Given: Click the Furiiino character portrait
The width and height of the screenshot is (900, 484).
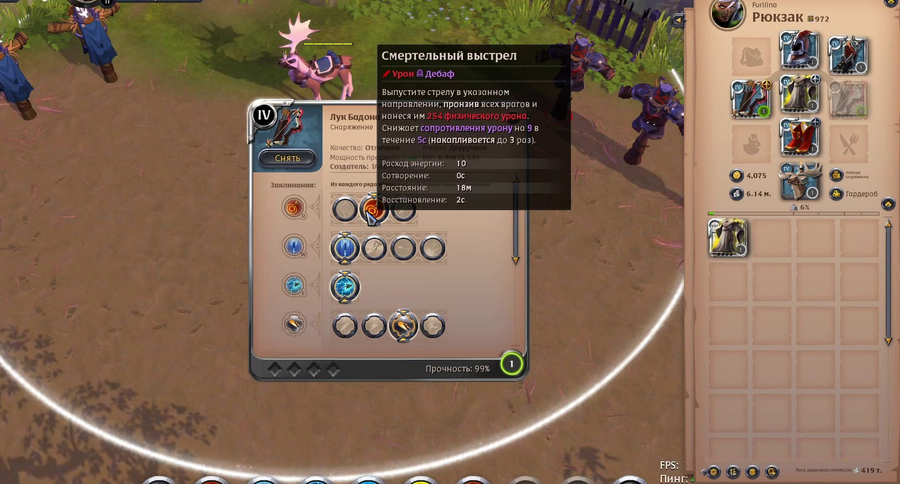Looking at the screenshot, I should coord(729,14).
